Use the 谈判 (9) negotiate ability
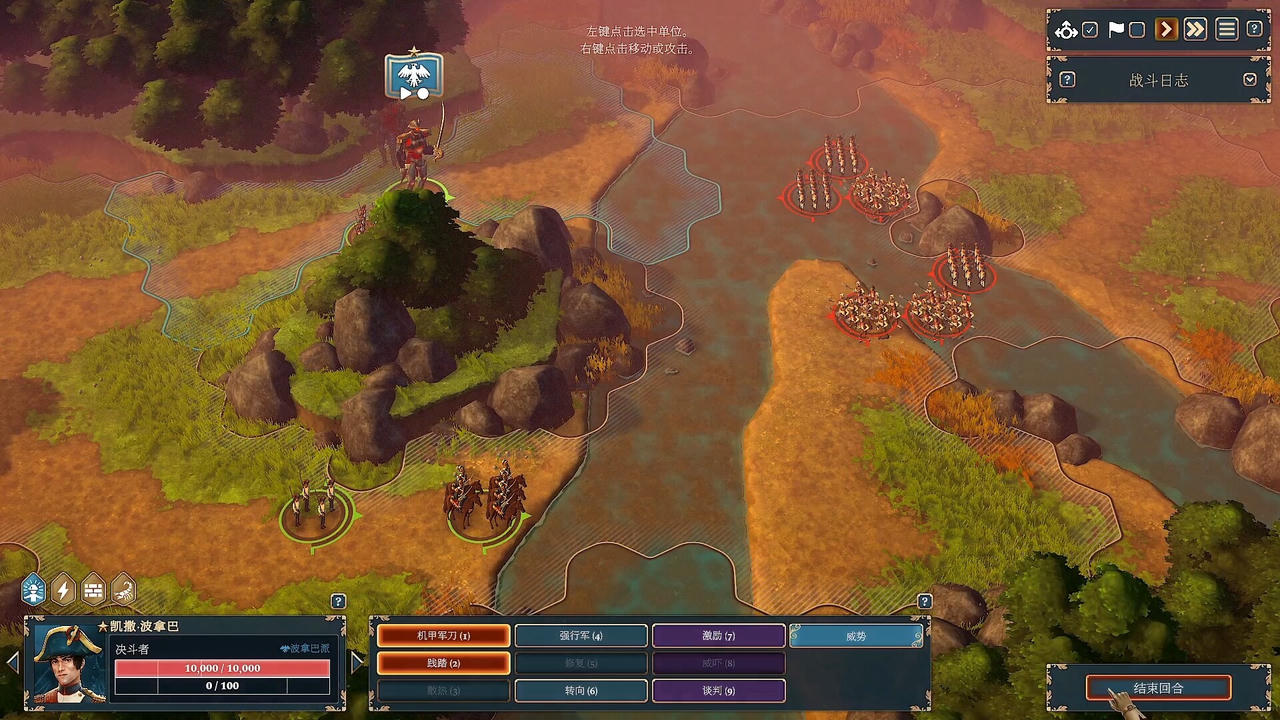Viewport: 1280px width, 720px height. pyautogui.click(x=718, y=690)
